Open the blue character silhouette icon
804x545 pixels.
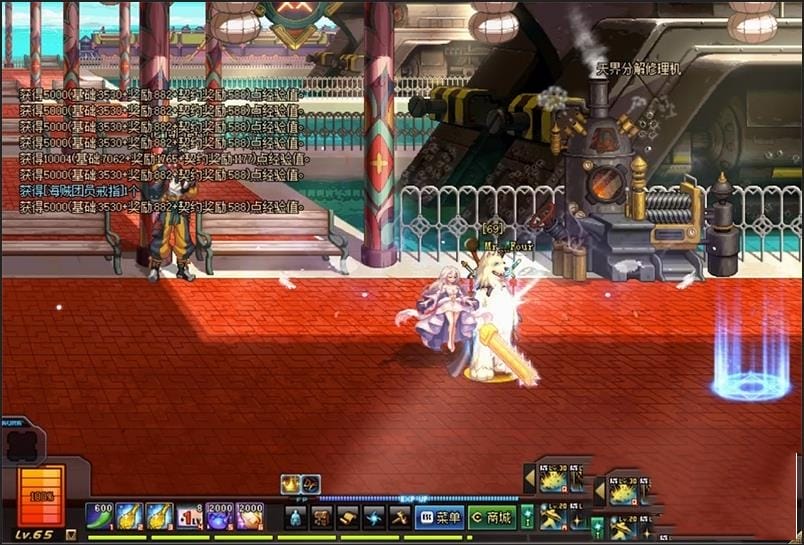[x=295, y=517]
